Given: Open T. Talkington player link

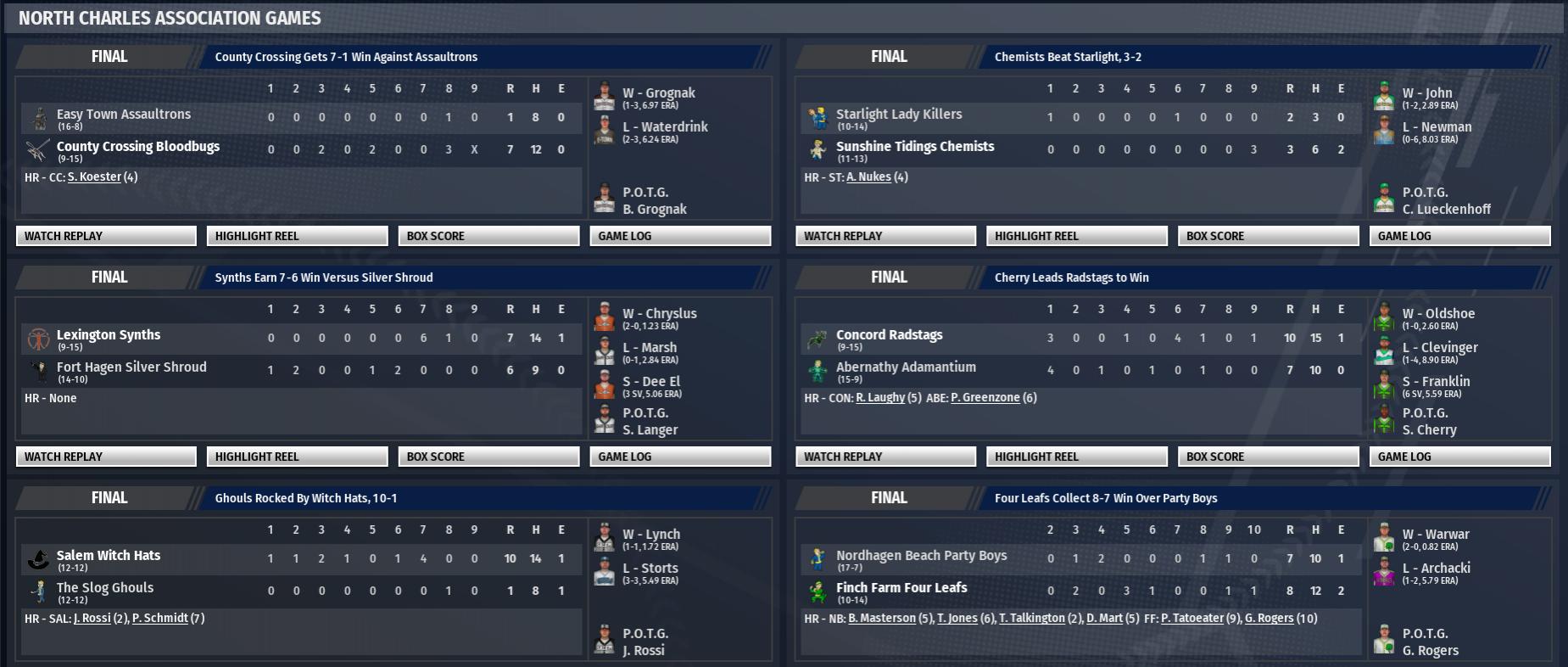Looking at the screenshot, I should click(1031, 619).
